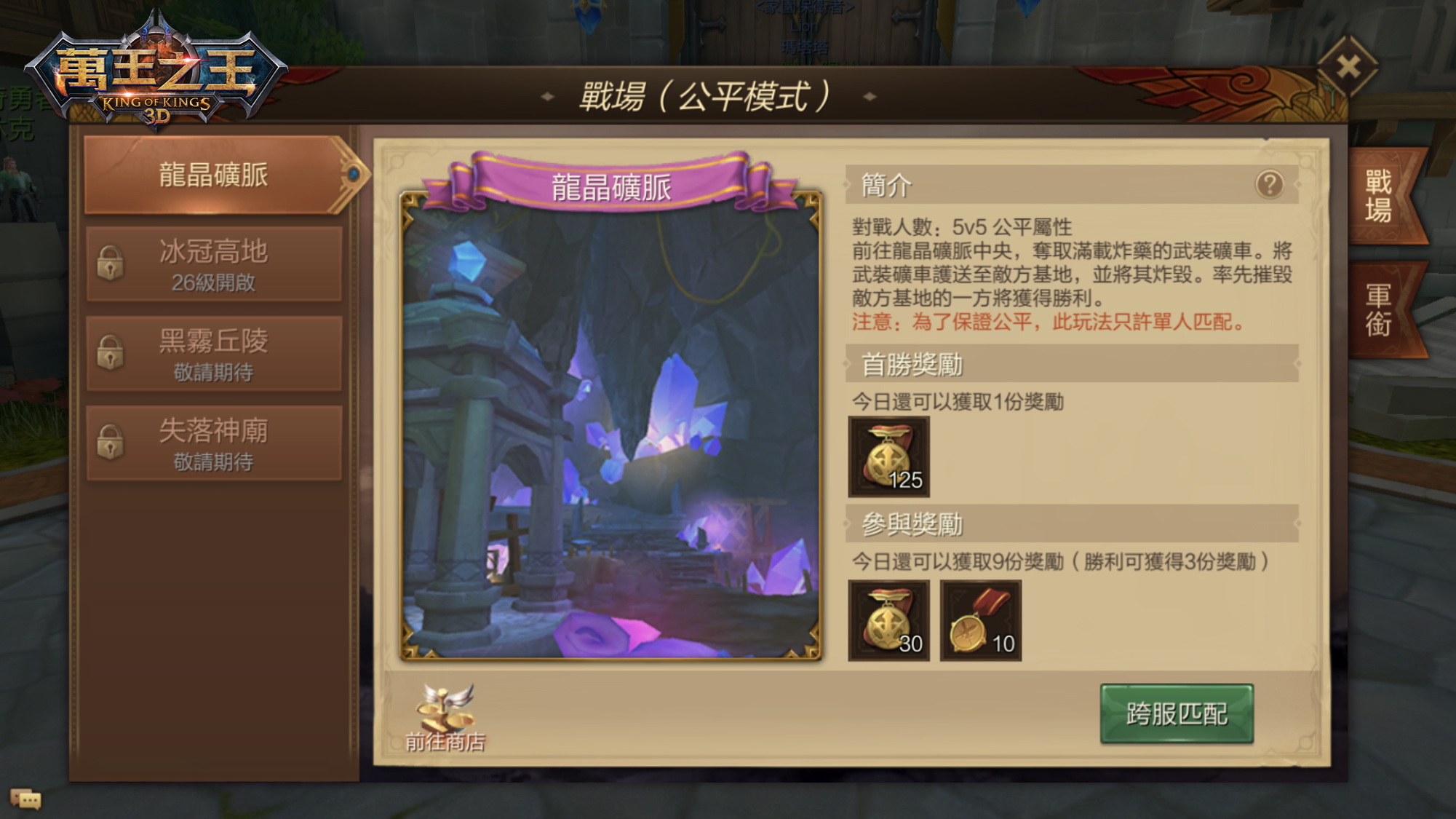Select the 失落神廟 battleground entry
Image resolution: width=1456 pixels, height=819 pixels.
[x=213, y=443]
